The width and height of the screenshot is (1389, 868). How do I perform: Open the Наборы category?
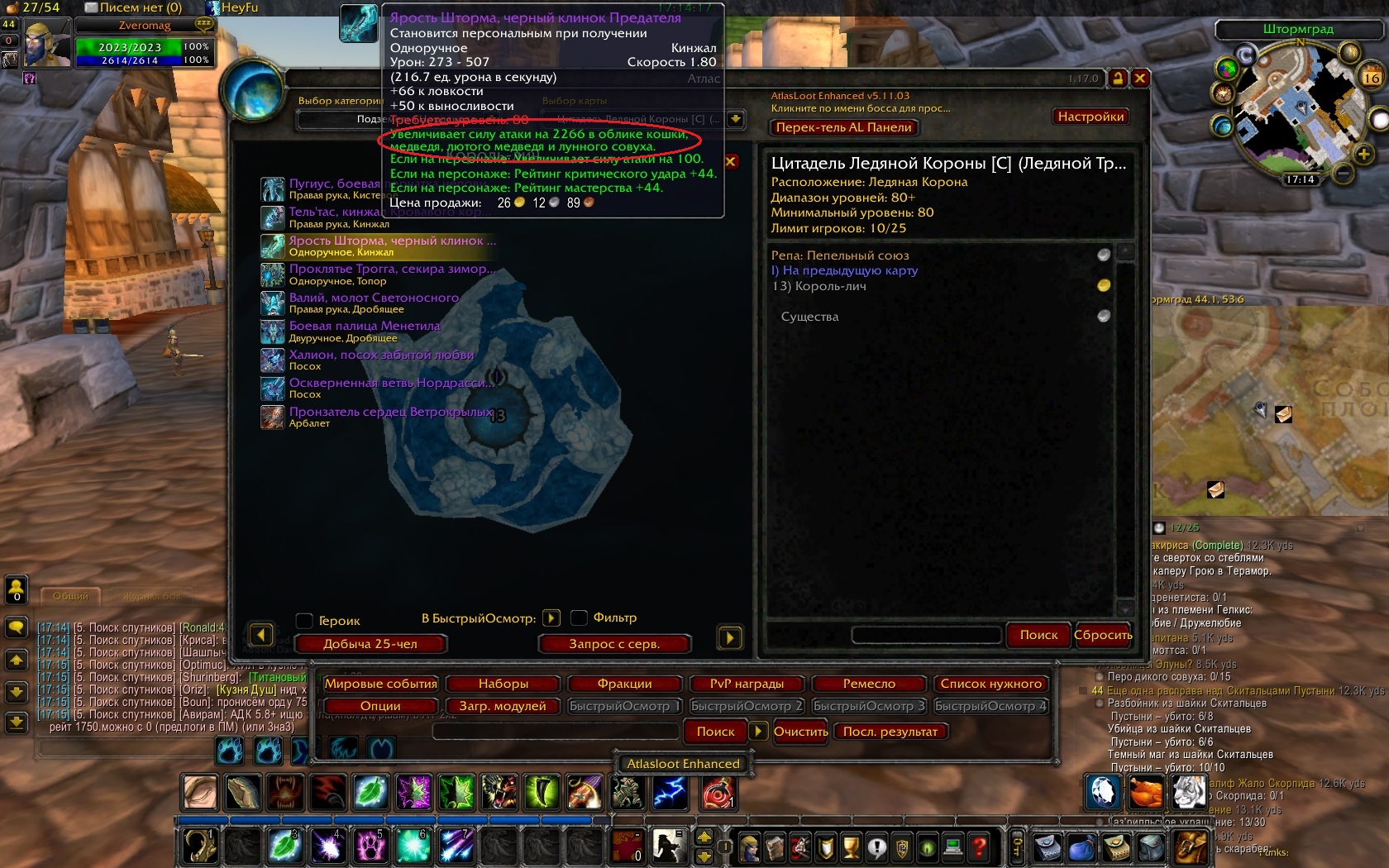click(x=503, y=684)
